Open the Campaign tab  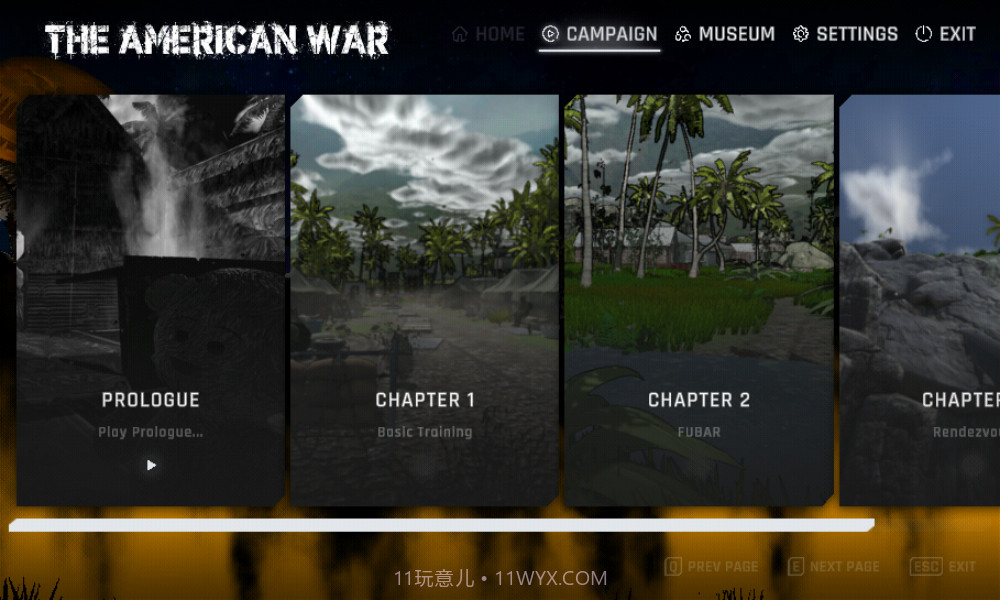pyautogui.click(x=600, y=34)
